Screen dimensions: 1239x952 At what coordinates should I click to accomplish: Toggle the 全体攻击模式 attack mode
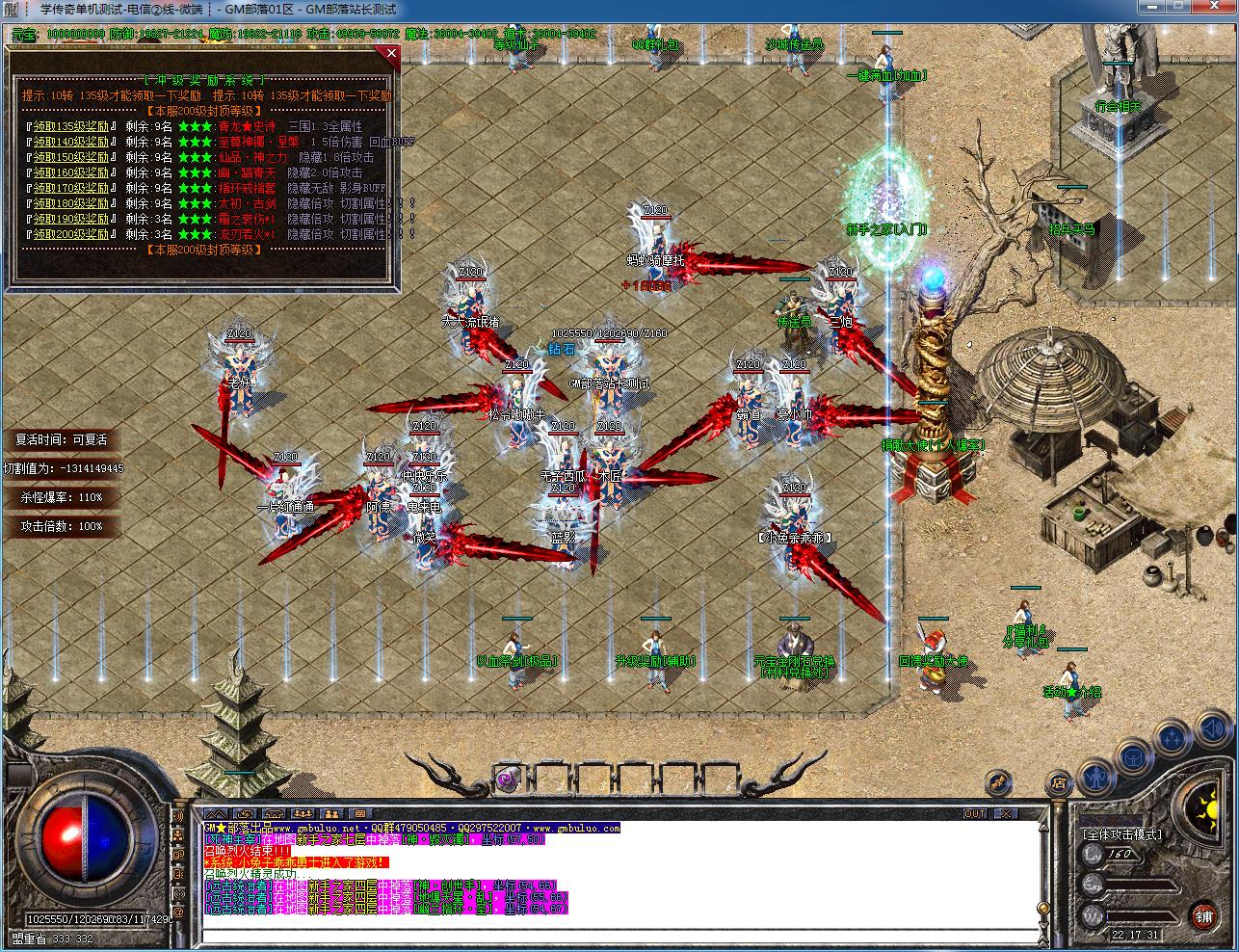pos(1121,834)
